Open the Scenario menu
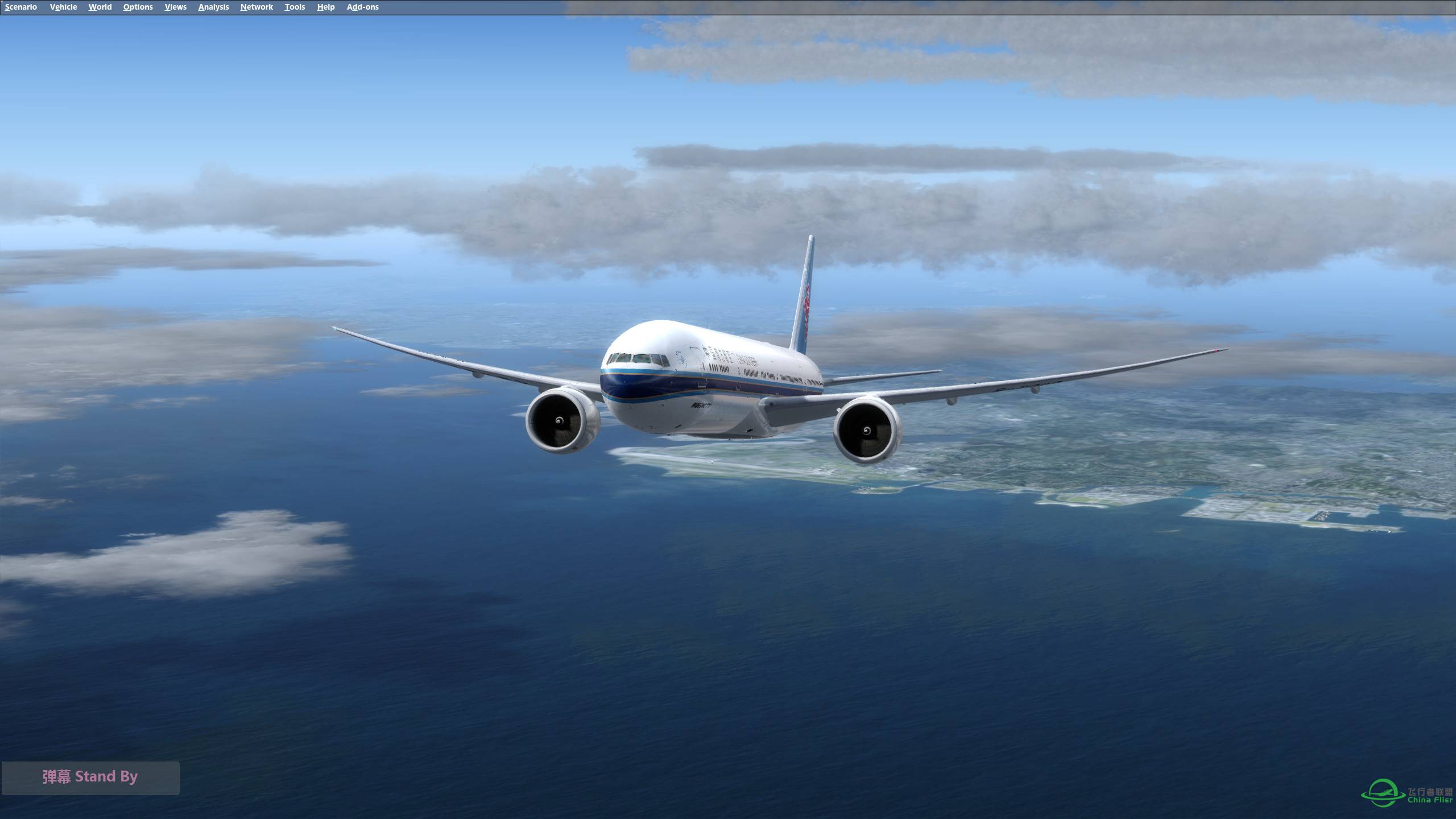This screenshot has height=819, width=1456. (x=20, y=7)
